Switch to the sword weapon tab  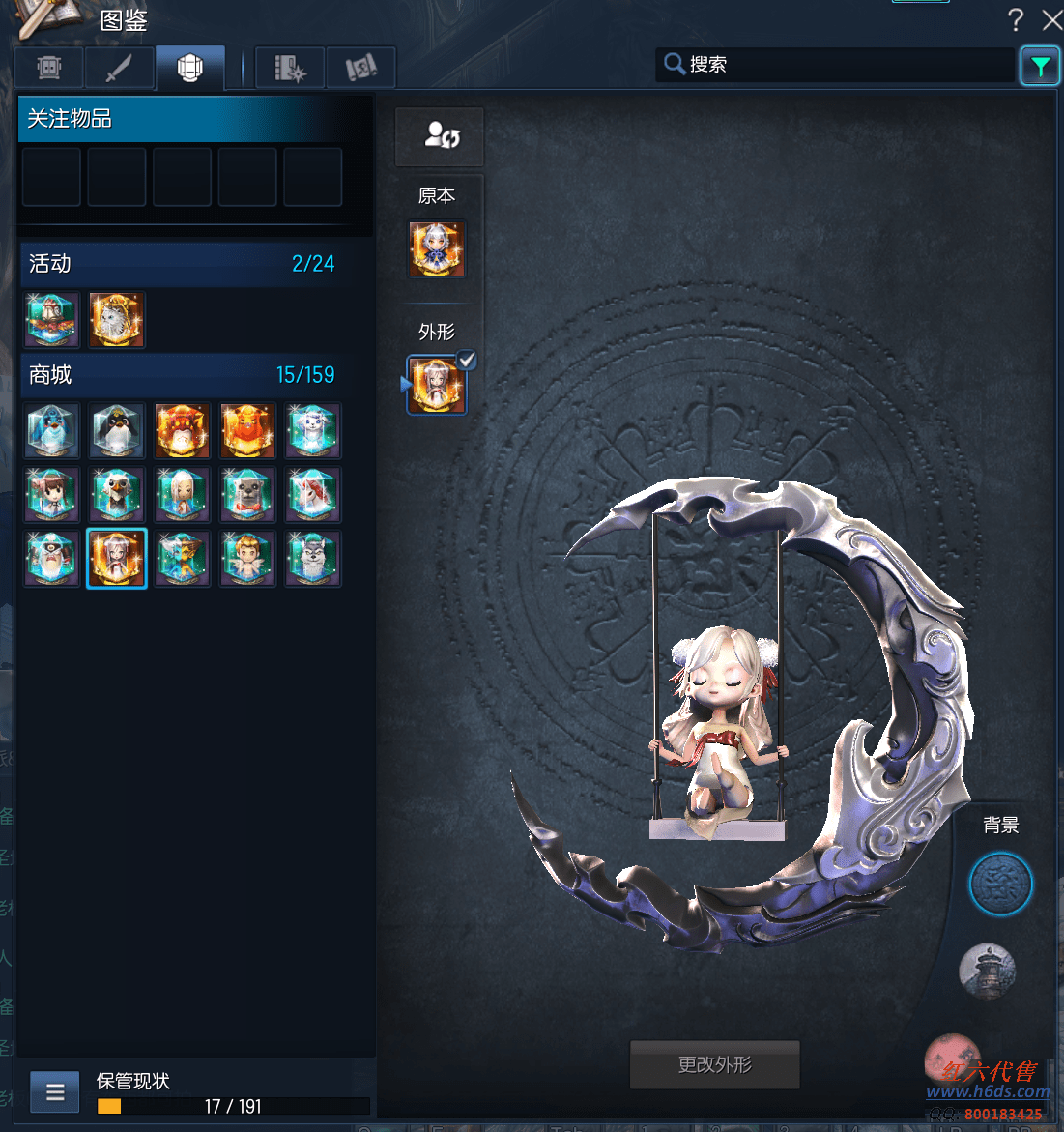pyautogui.click(x=119, y=68)
